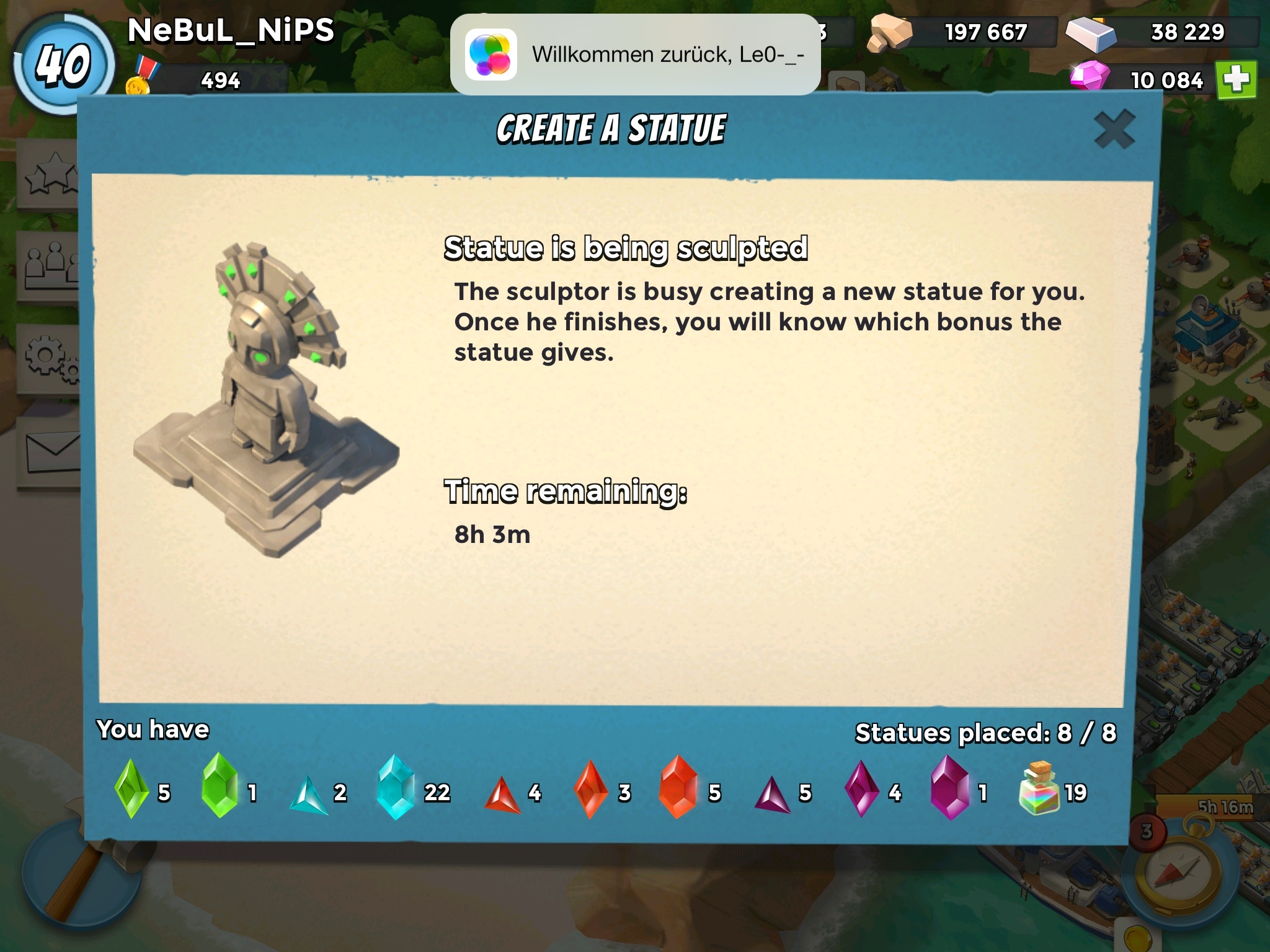
Task: Close the Create a Statue window
Action: (1114, 130)
